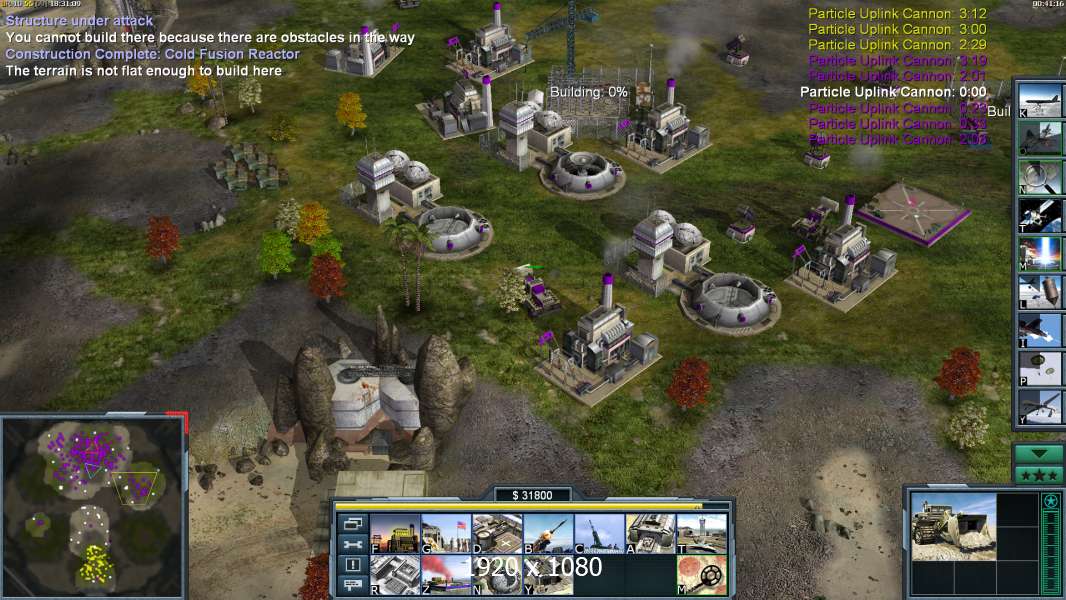The image size is (1066, 600).
Task: Select the Fire Base build icon (C)
Action: click(x=599, y=533)
